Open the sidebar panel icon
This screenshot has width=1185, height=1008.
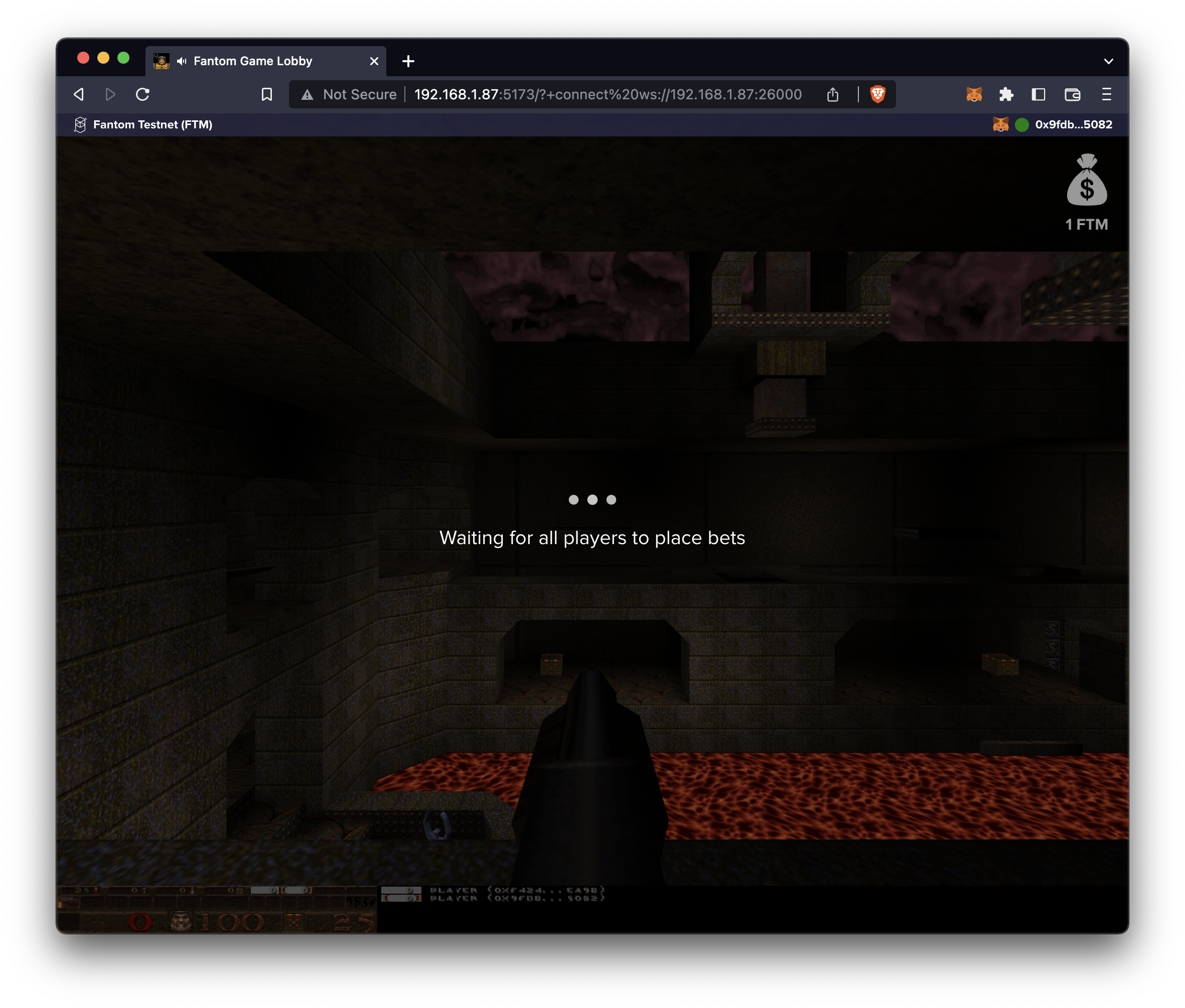click(1039, 94)
